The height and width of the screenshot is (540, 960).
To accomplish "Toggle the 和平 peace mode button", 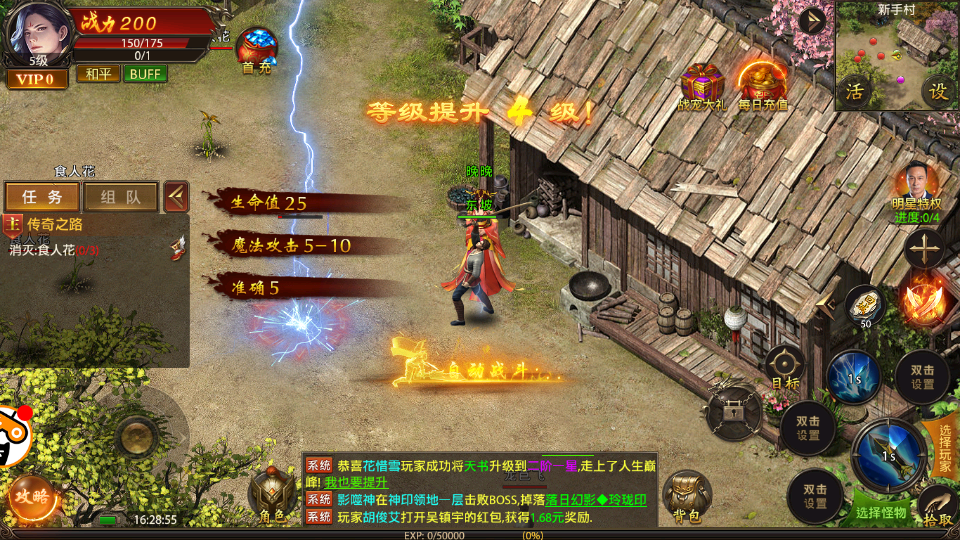I will click(97, 74).
